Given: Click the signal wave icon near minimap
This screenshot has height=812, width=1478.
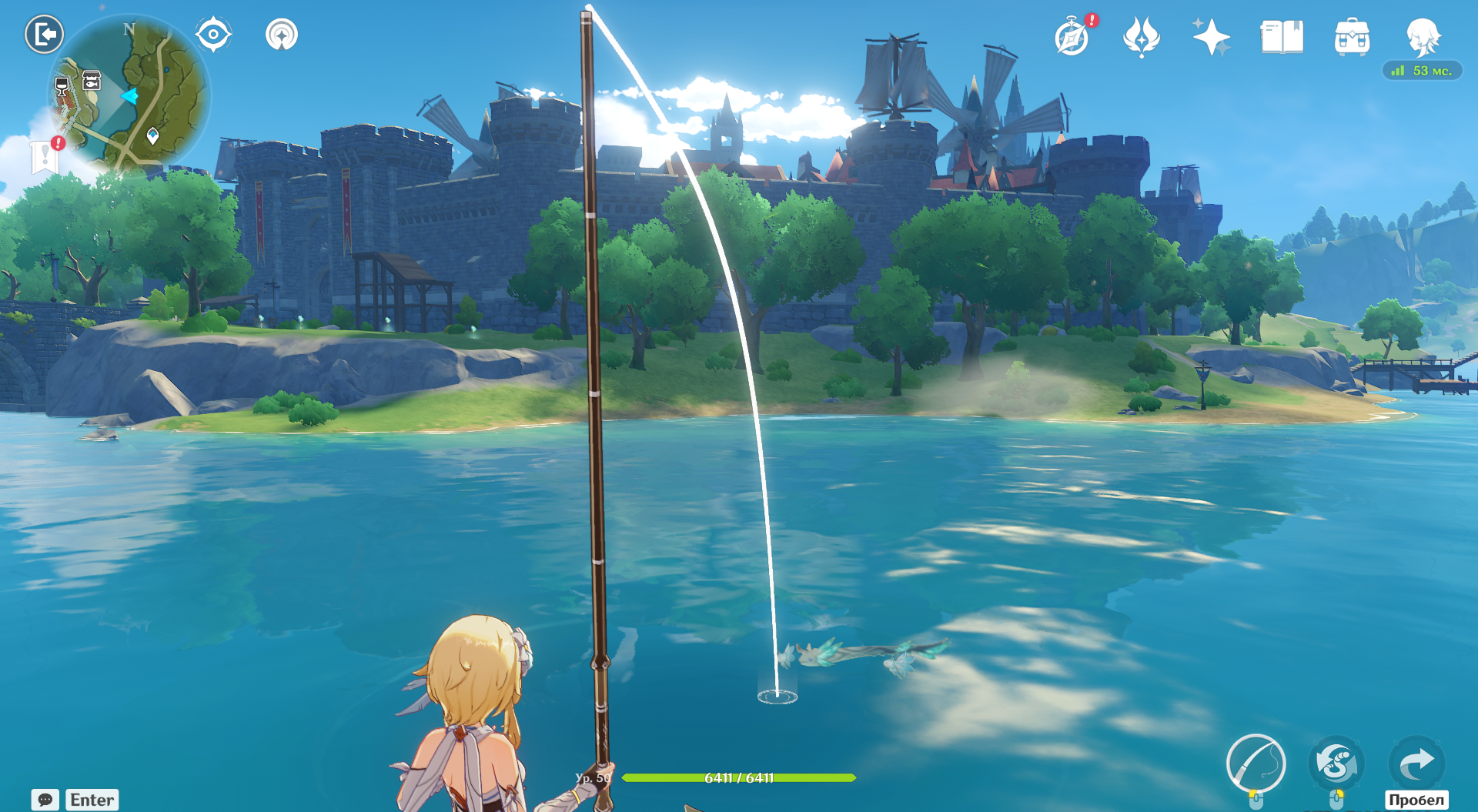Looking at the screenshot, I should pyautogui.click(x=282, y=35).
